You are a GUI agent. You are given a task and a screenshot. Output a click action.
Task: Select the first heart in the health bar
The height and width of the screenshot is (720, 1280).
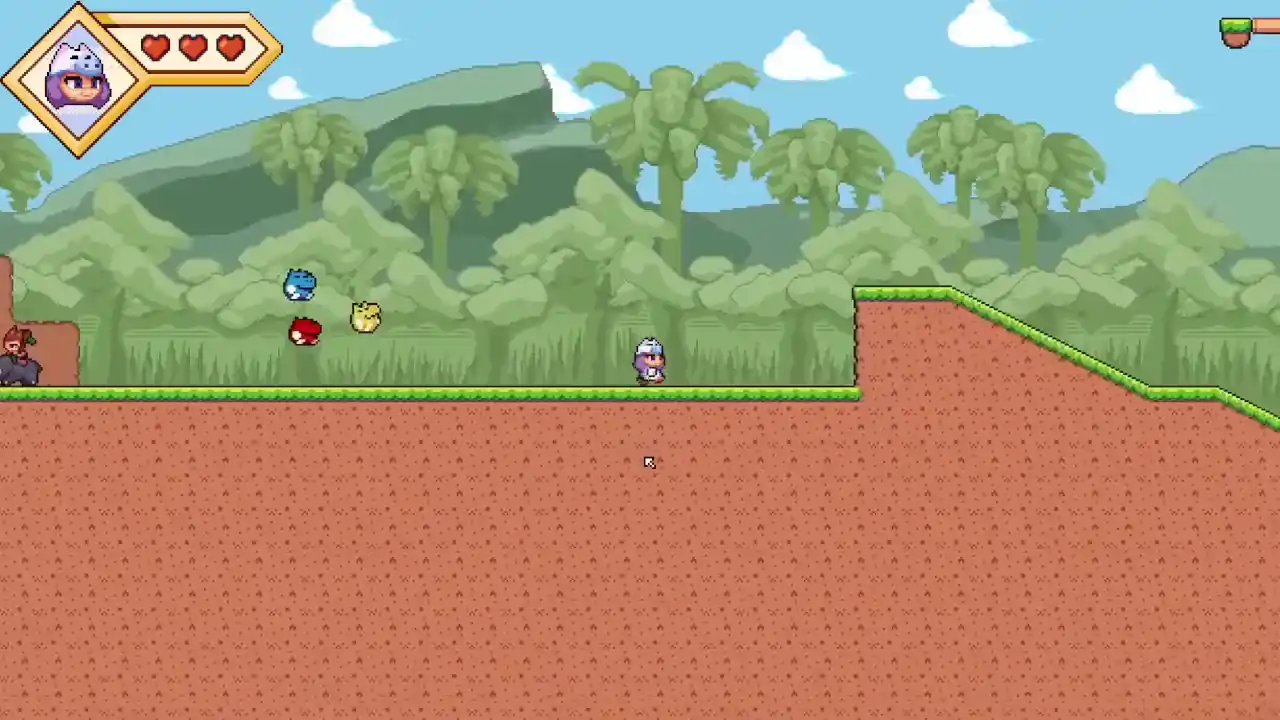click(155, 47)
